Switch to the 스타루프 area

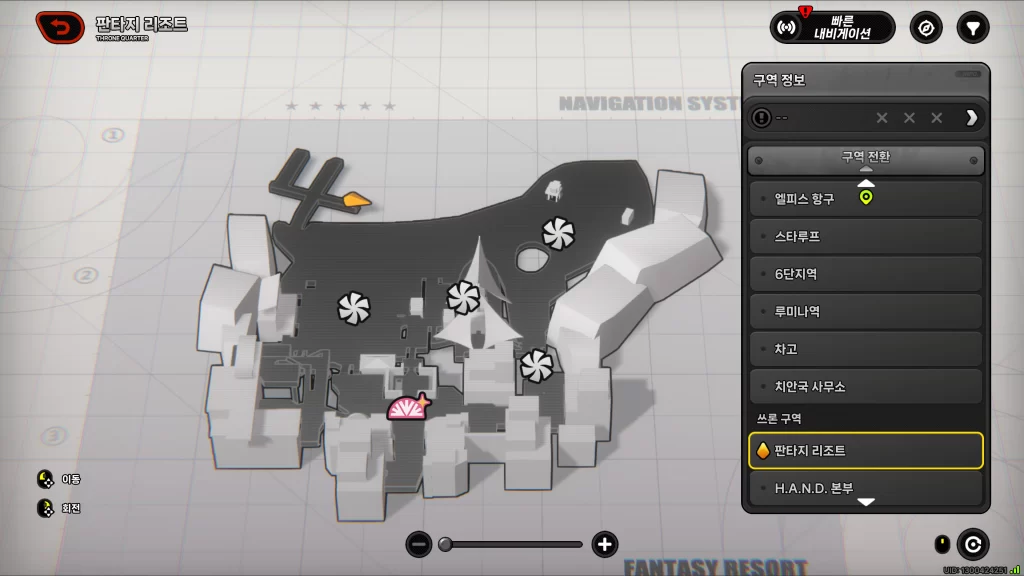866,236
